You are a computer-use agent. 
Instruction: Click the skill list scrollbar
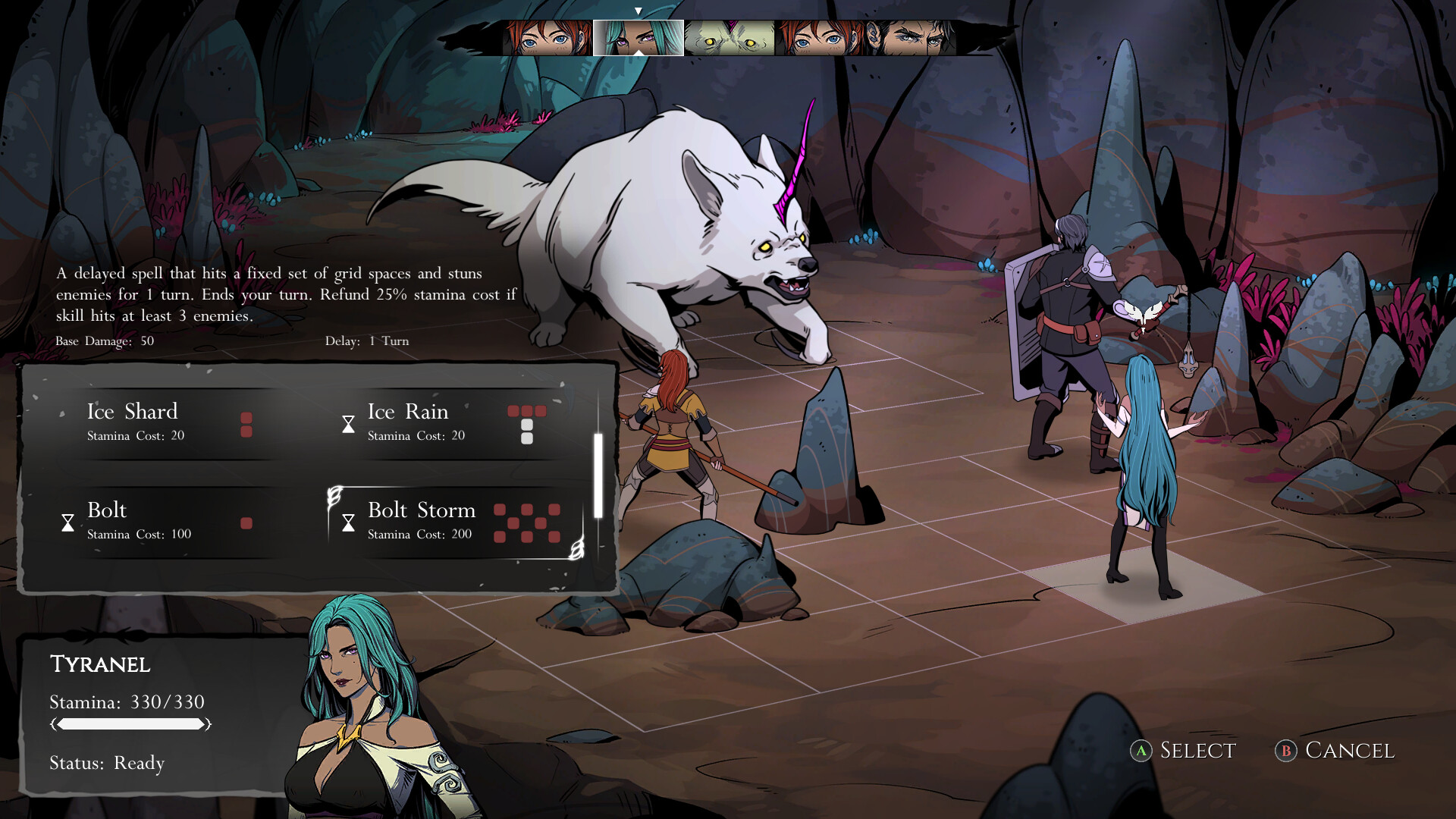(598, 475)
